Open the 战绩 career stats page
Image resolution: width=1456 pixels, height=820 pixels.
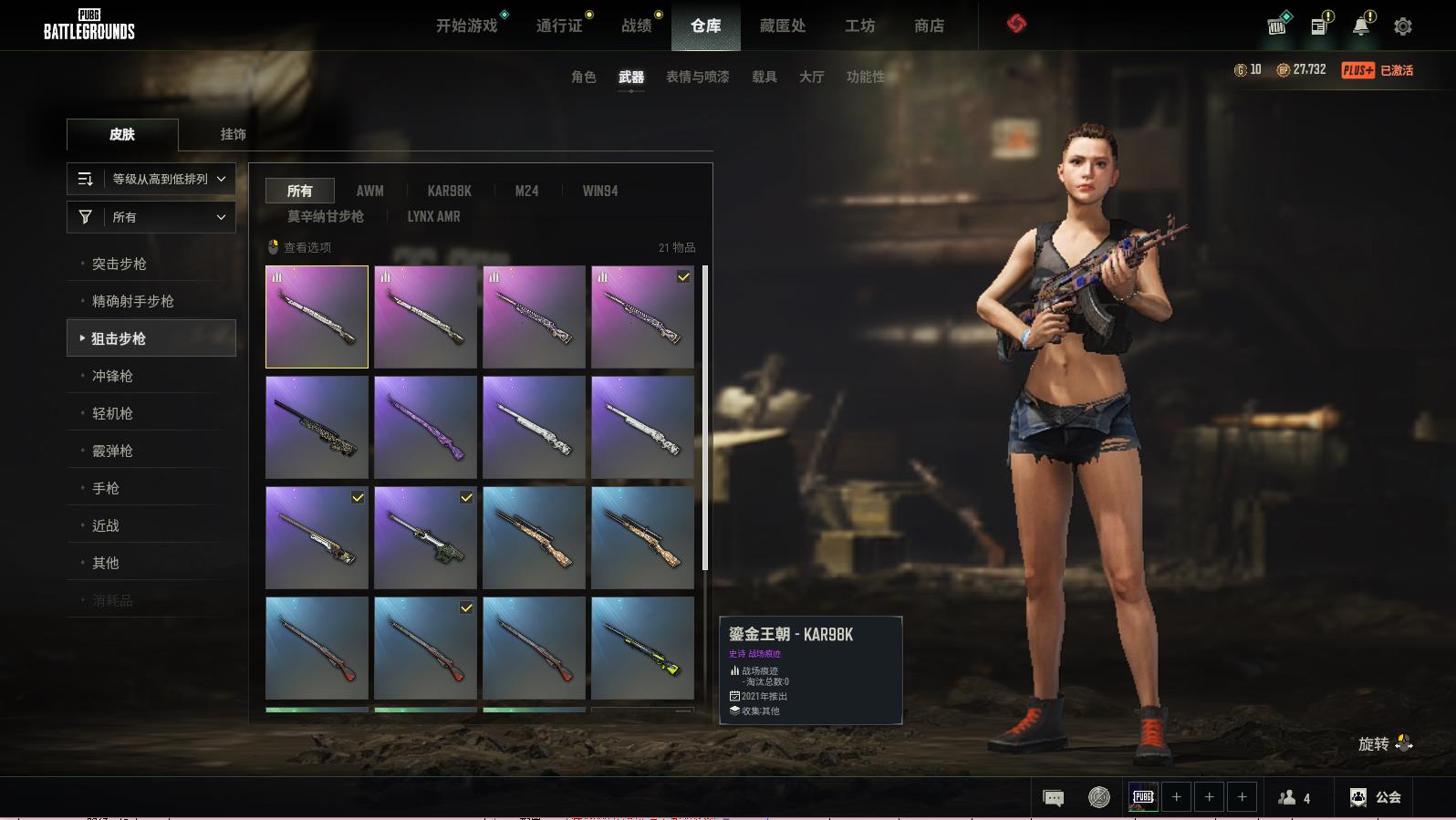pyautogui.click(x=637, y=26)
